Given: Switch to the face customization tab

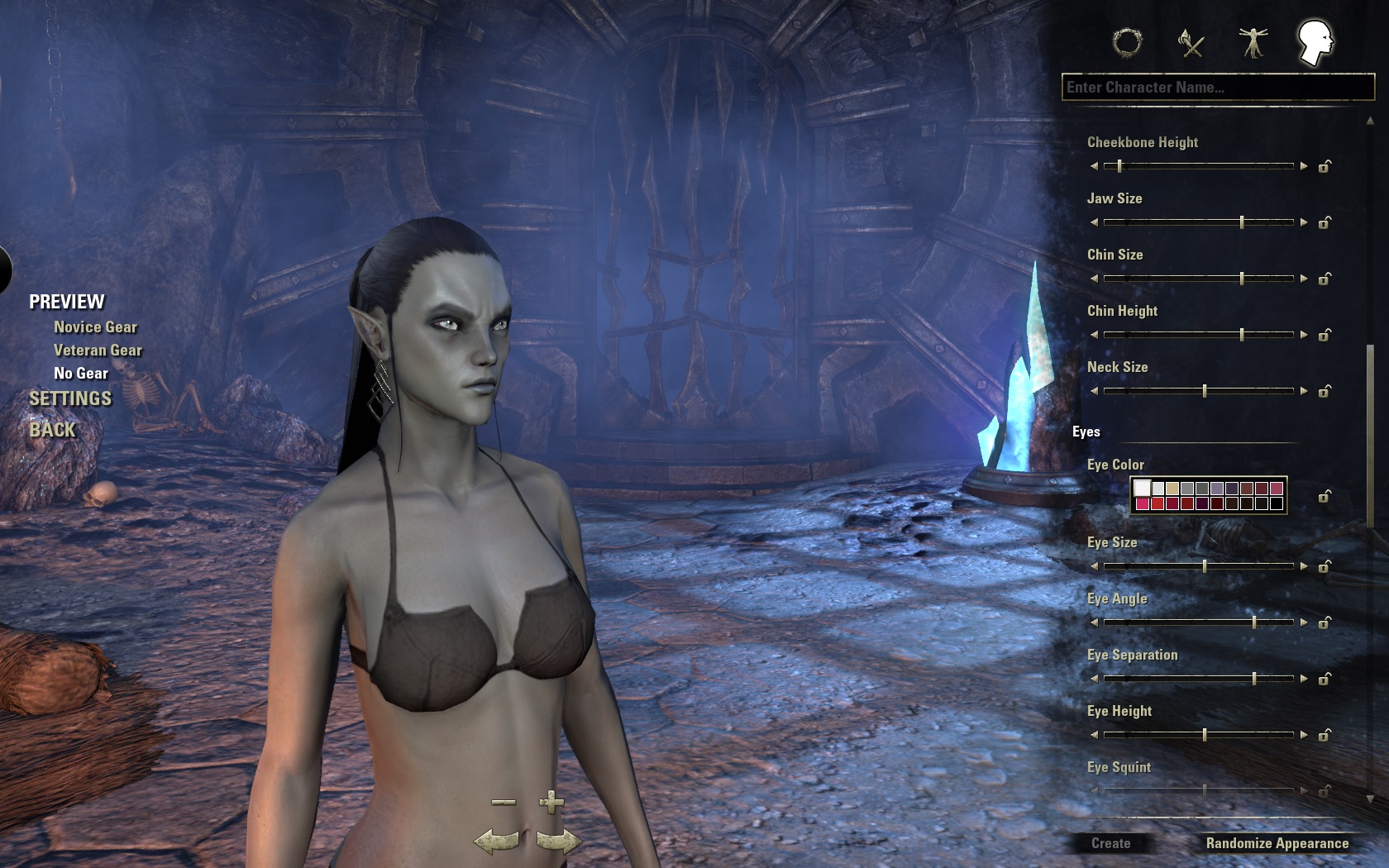Looking at the screenshot, I should coord(1314,42).
